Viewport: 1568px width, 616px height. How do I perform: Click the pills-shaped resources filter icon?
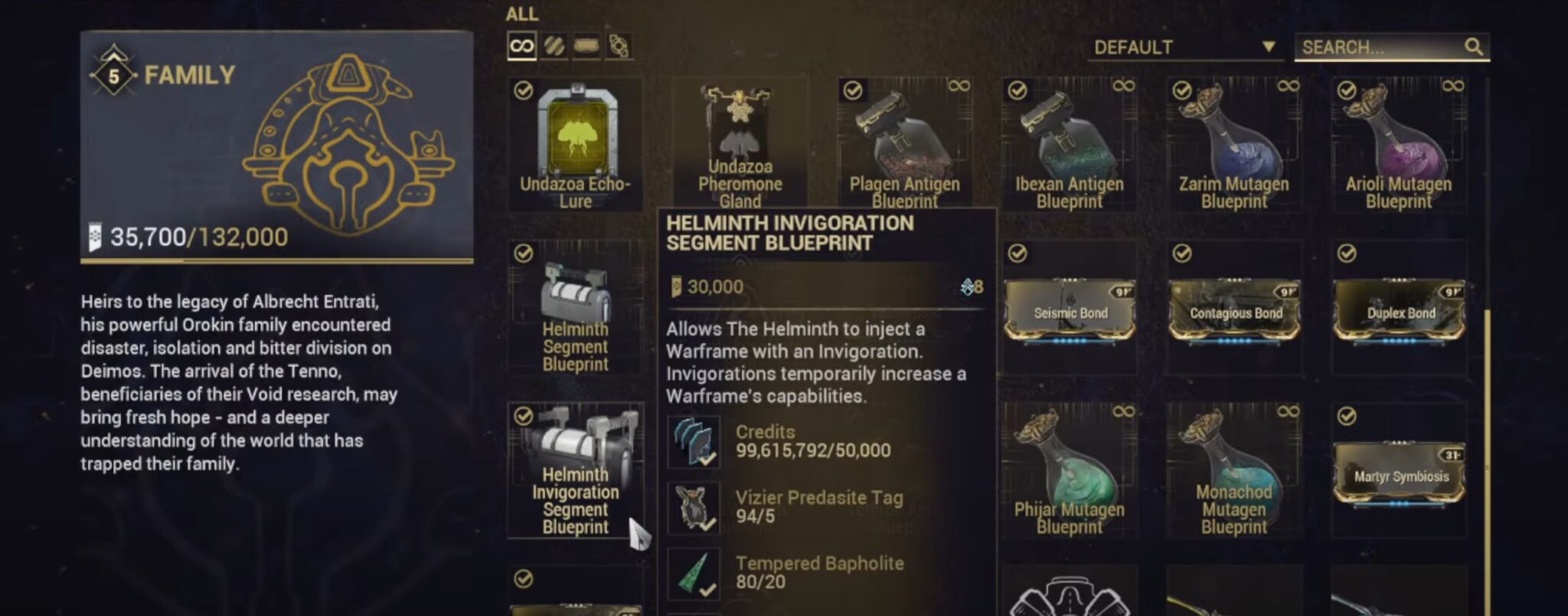(556, 44)
